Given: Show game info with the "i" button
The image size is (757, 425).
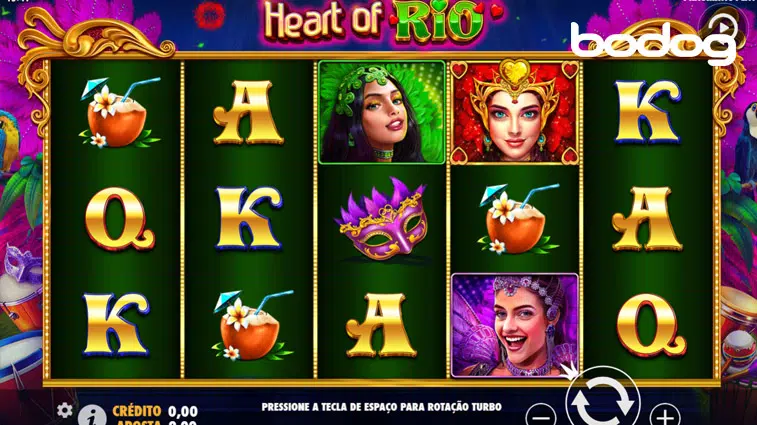Looking at the screenshot, I should point(92,413).
